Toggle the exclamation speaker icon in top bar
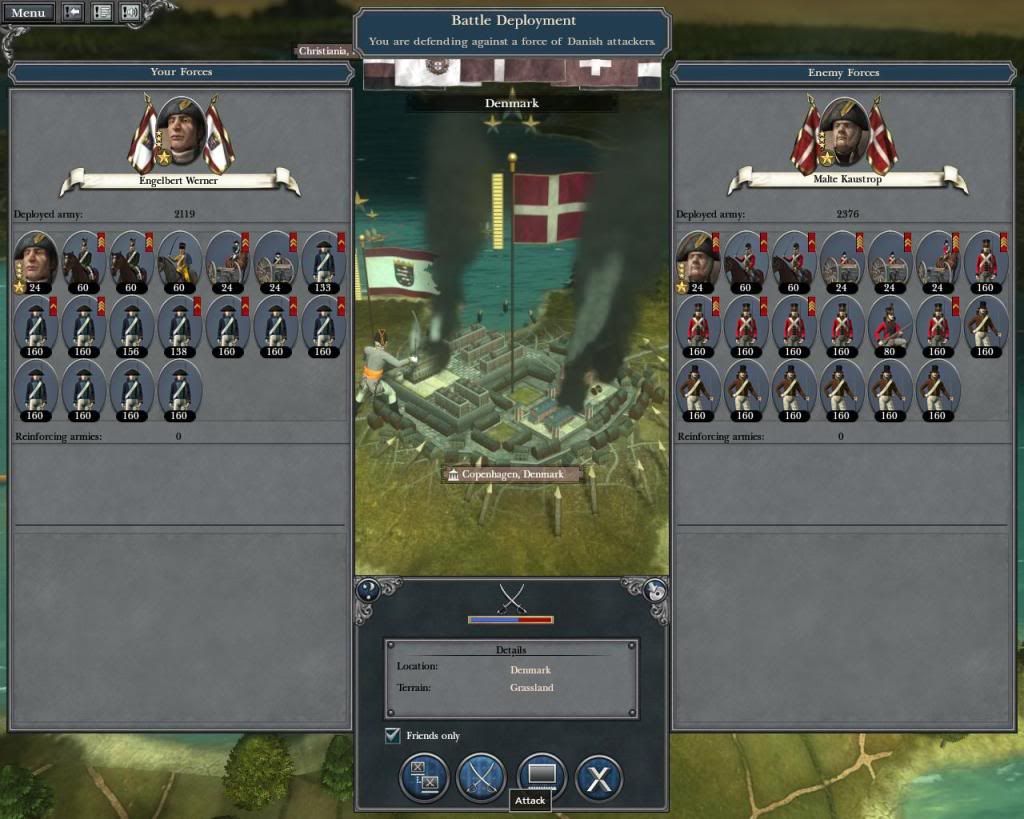The height and width of the screenshot is (819, 1024). (x=130, y=13)
